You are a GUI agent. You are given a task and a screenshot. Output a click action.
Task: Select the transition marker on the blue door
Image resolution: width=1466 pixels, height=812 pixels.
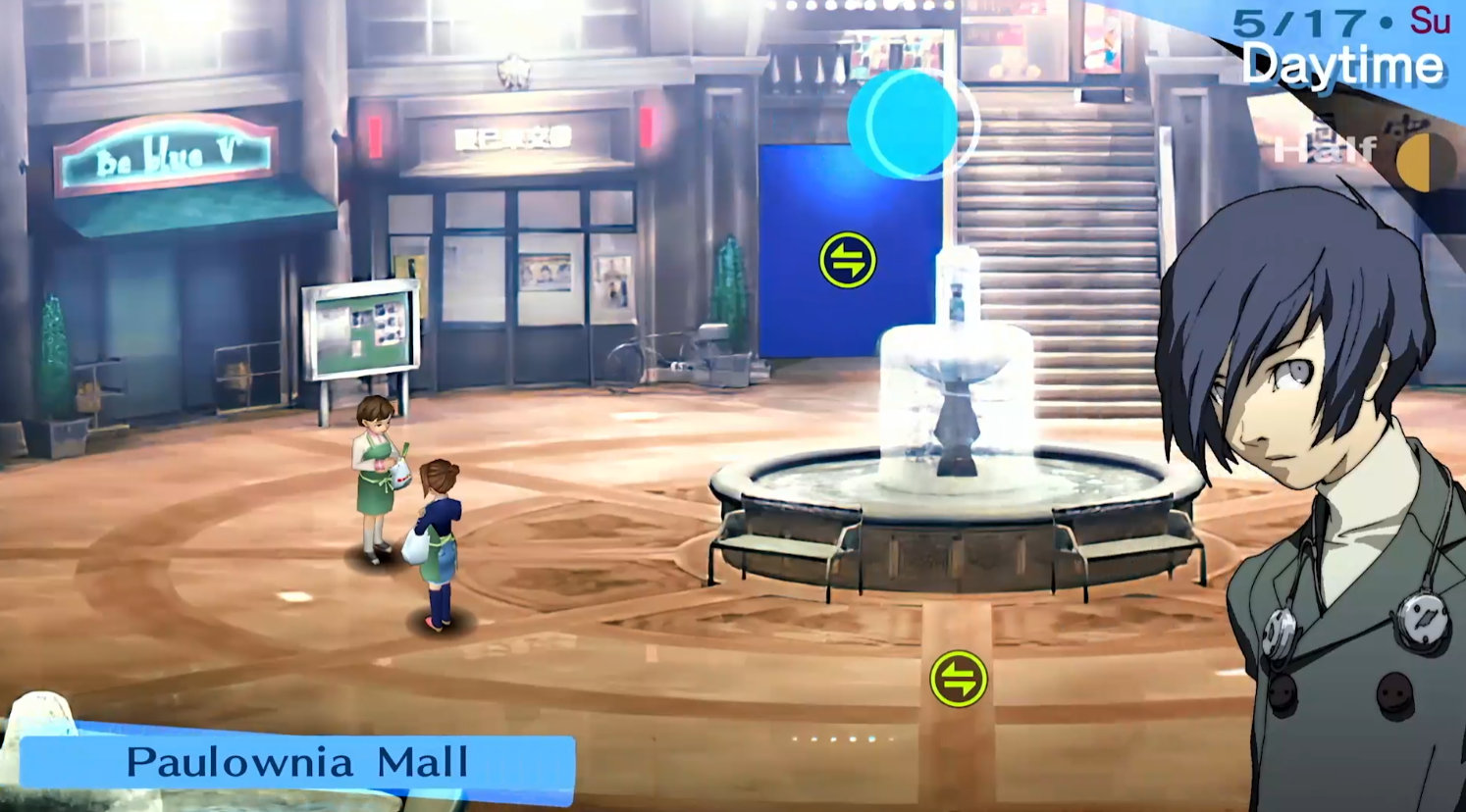pos(847,260)
